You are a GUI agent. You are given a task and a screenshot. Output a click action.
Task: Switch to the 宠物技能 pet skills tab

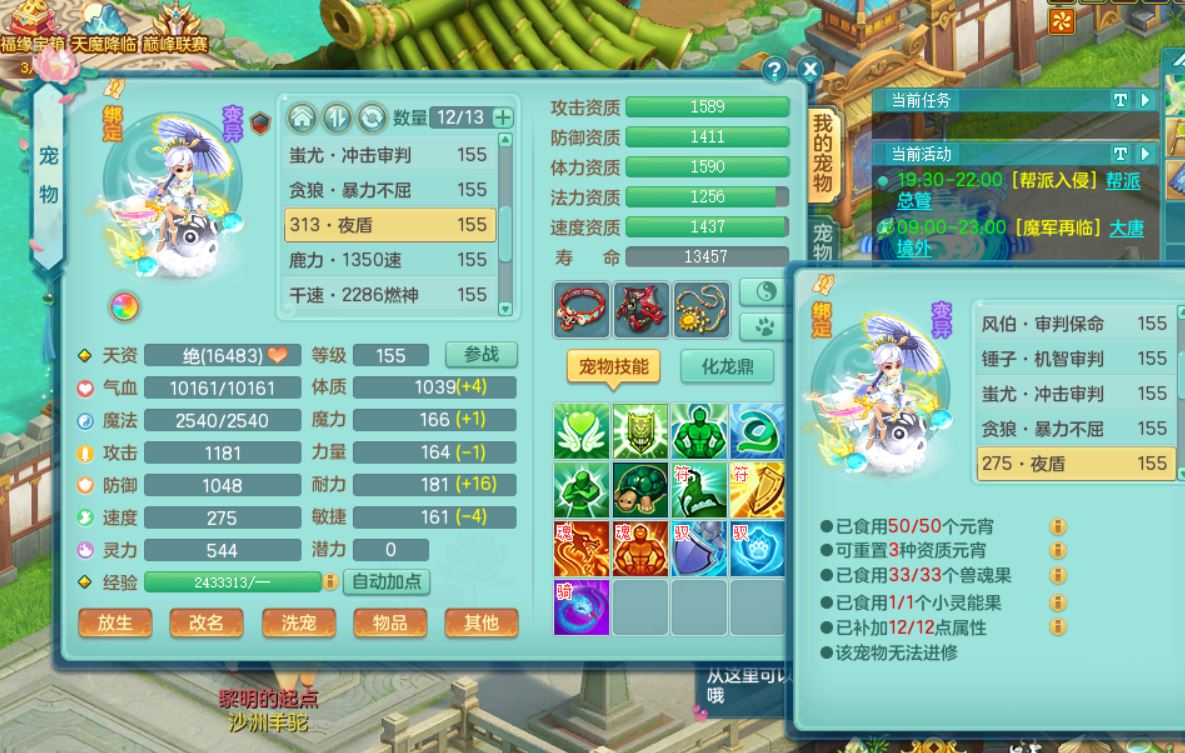tap(613, 366)
